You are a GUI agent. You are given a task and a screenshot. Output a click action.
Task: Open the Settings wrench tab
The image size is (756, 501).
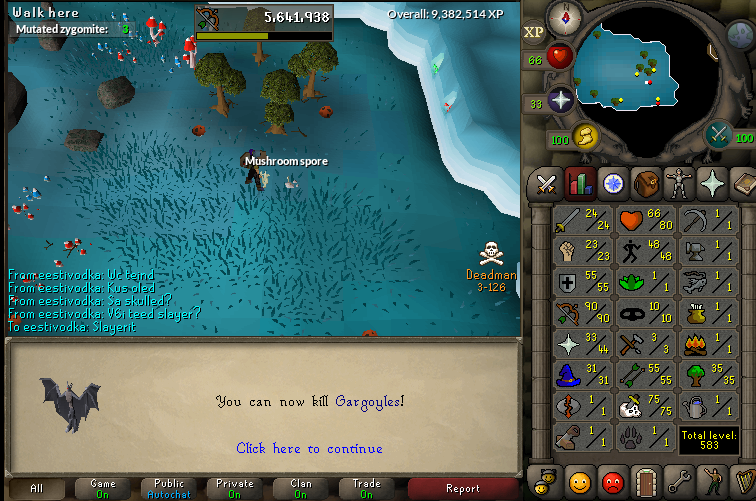click(x=679, y=478)
